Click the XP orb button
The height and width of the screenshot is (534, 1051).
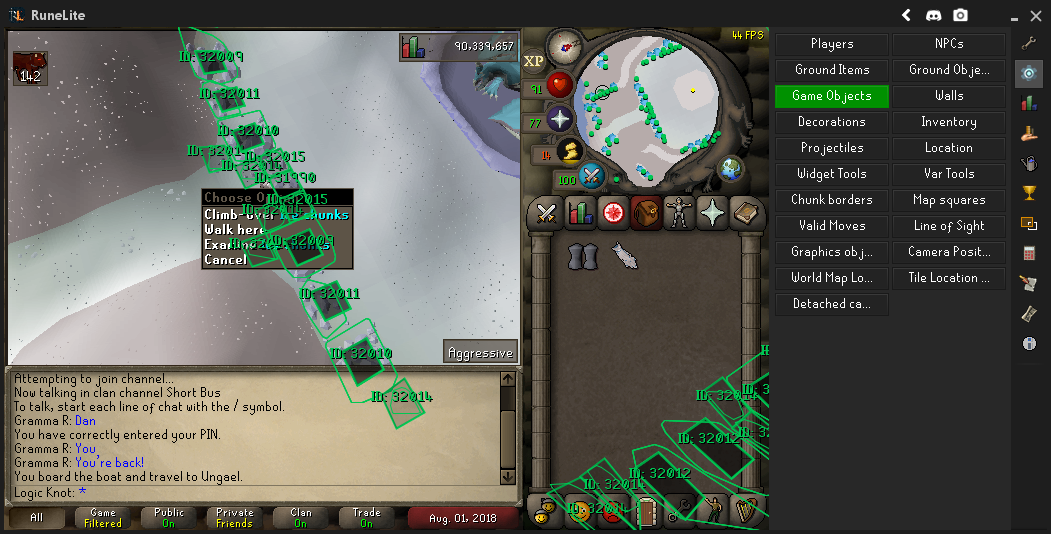[x=533, y=61]
